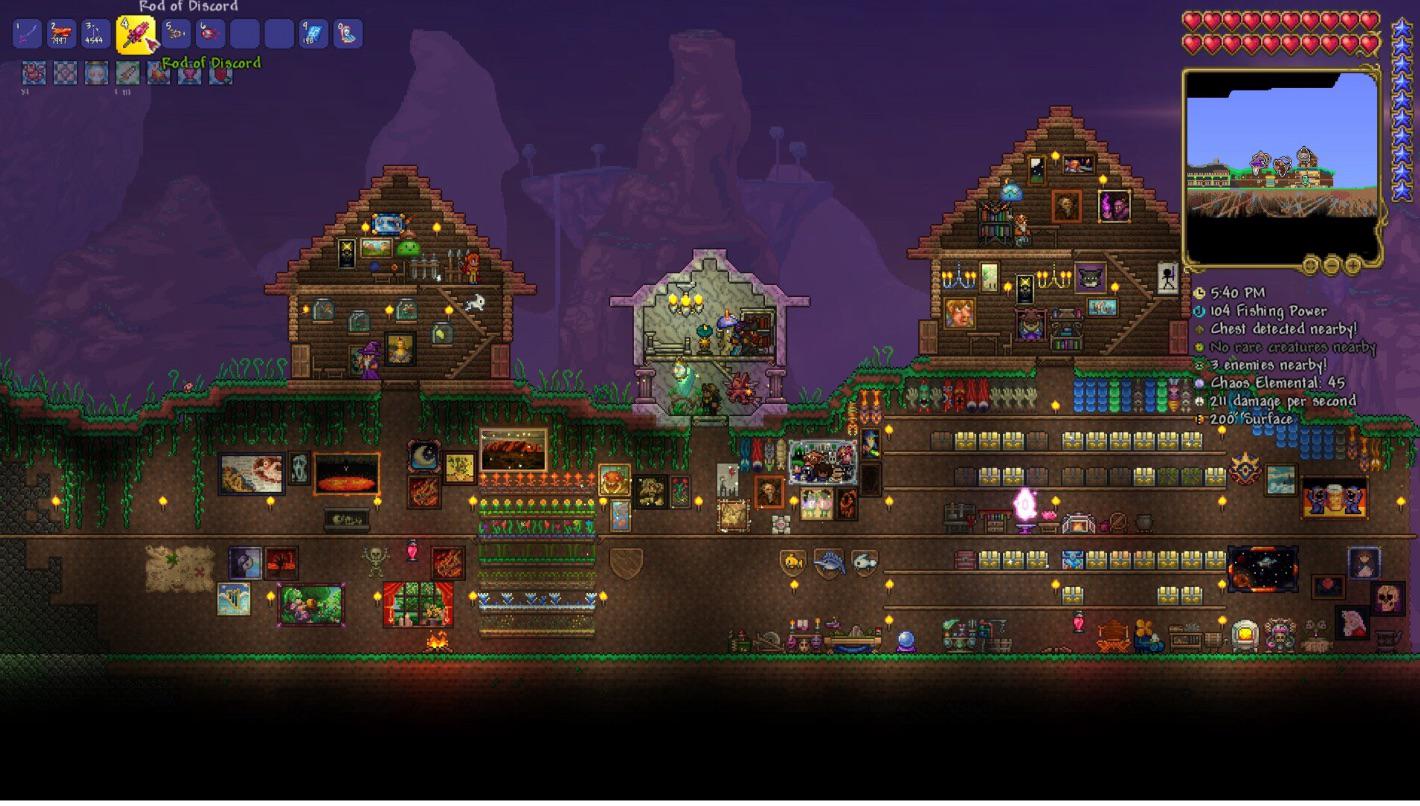
Task: Select hotbar slot 3 showing count 4544
Action: pyautogui.click(x=96, y=34)
